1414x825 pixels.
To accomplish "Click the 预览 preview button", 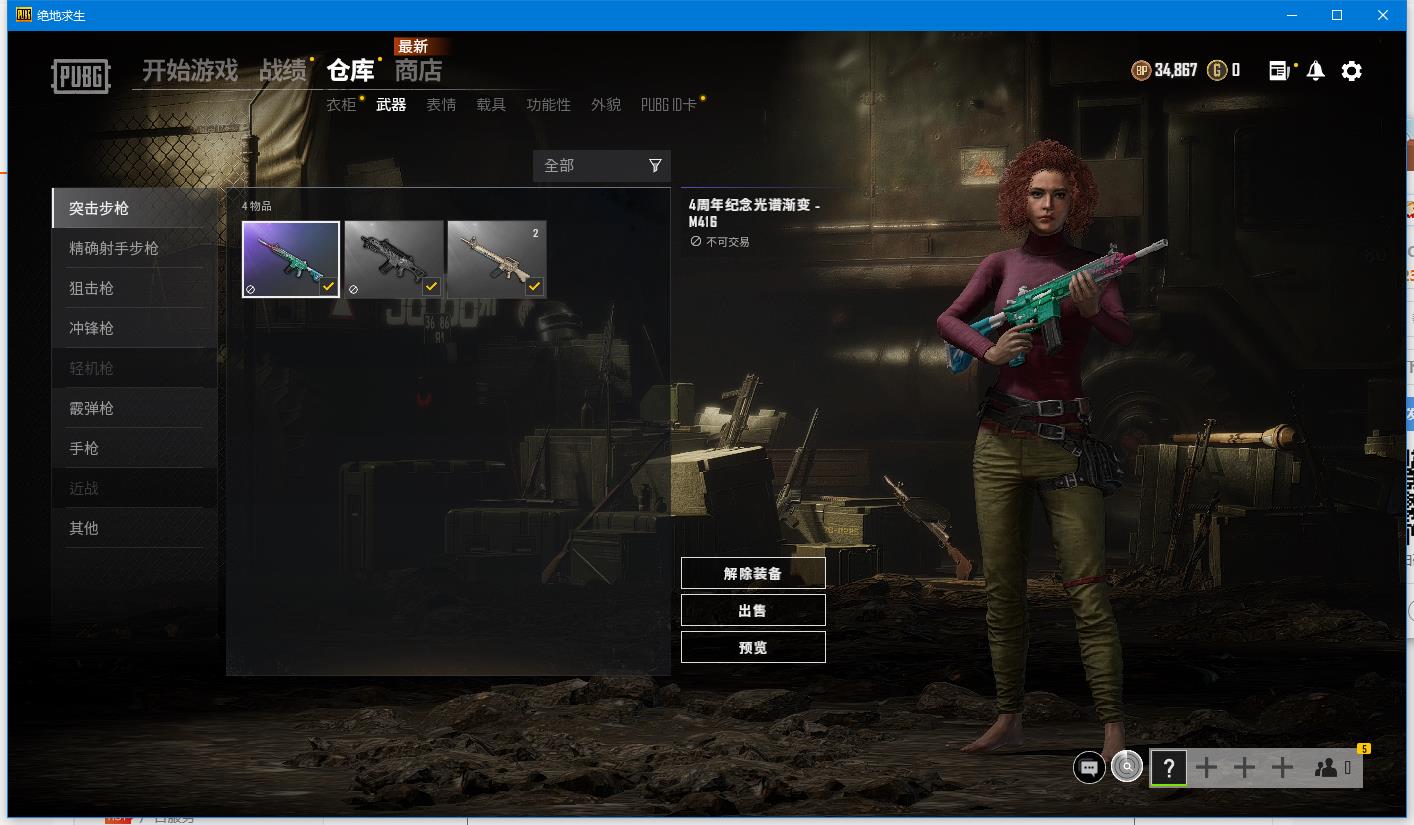I will pyautogui.click(x=753, y=647).
